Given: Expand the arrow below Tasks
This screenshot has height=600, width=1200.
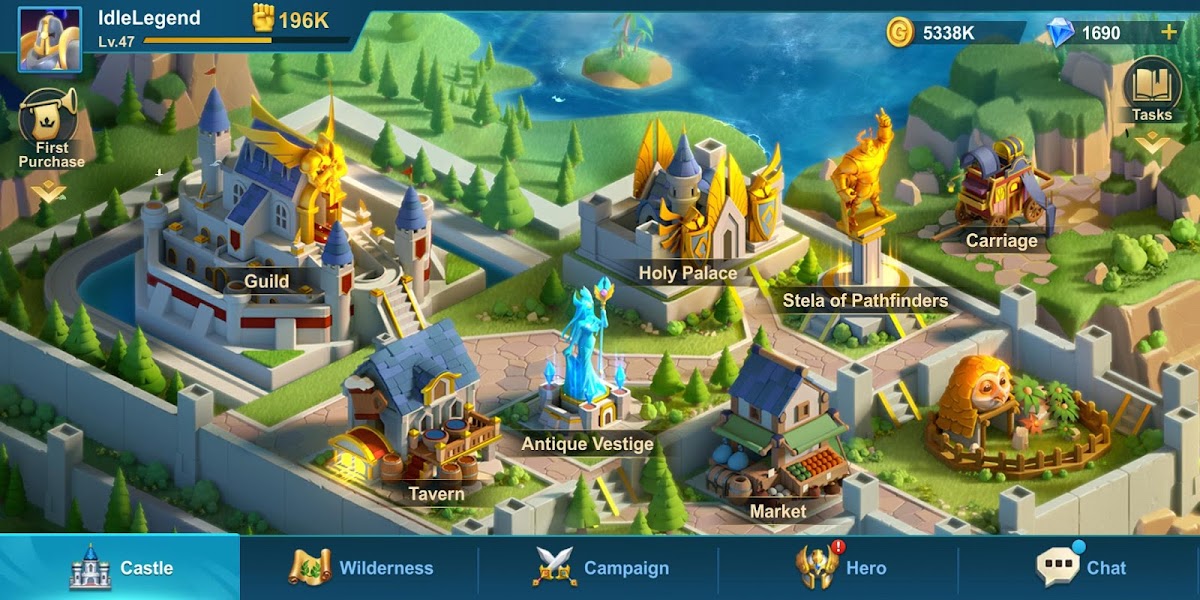Looking at the screenshot, I should [1152, 144].
